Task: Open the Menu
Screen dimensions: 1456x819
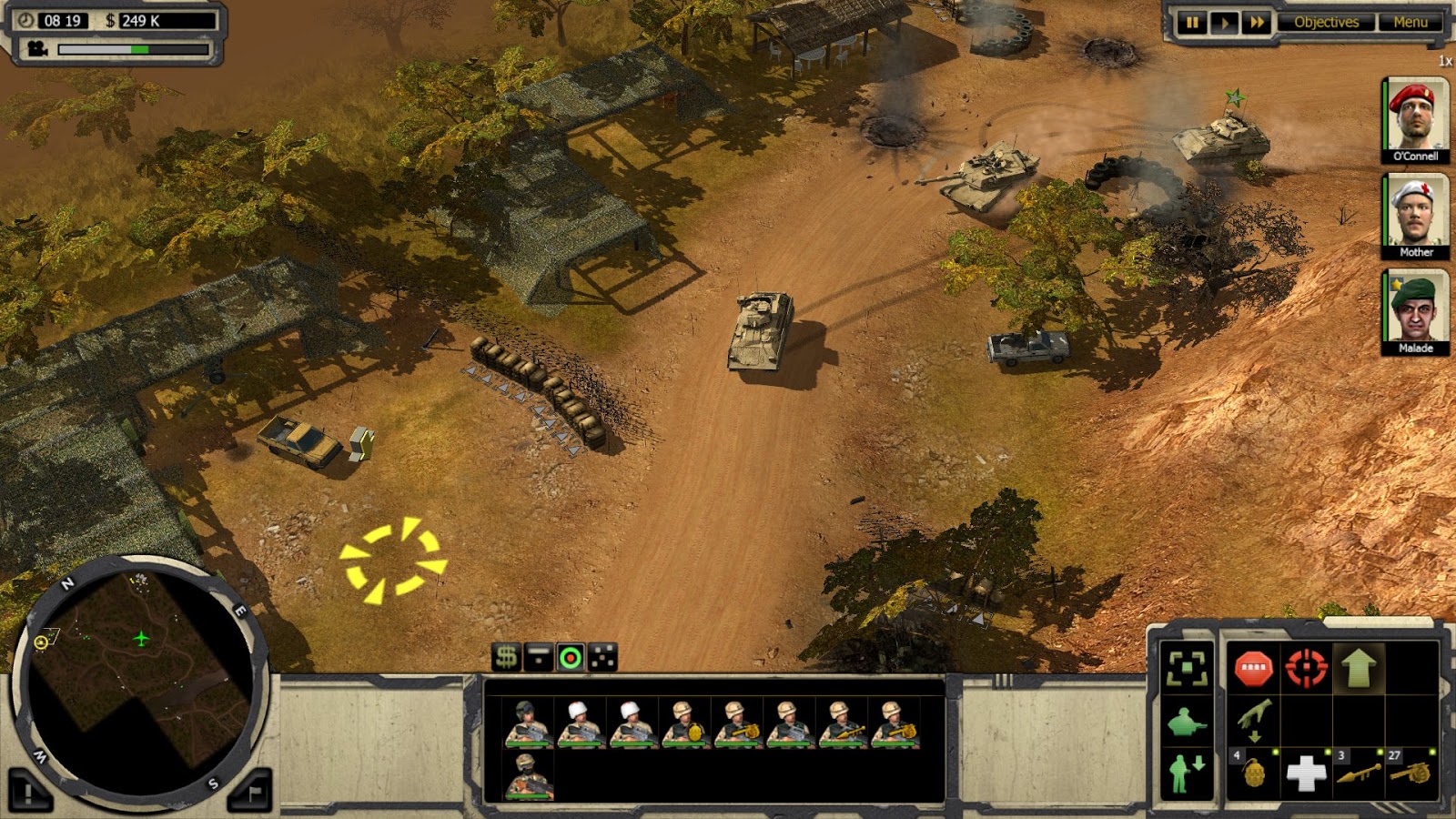Action: [1410, 22]
